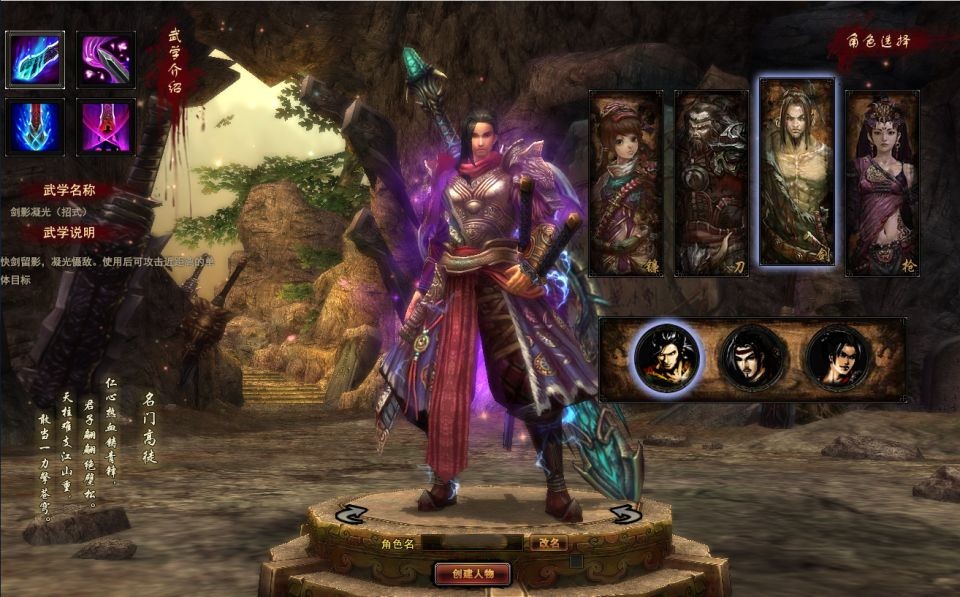
Task: Click the 创建人物 create character button
Action: [x=474, y=573]
